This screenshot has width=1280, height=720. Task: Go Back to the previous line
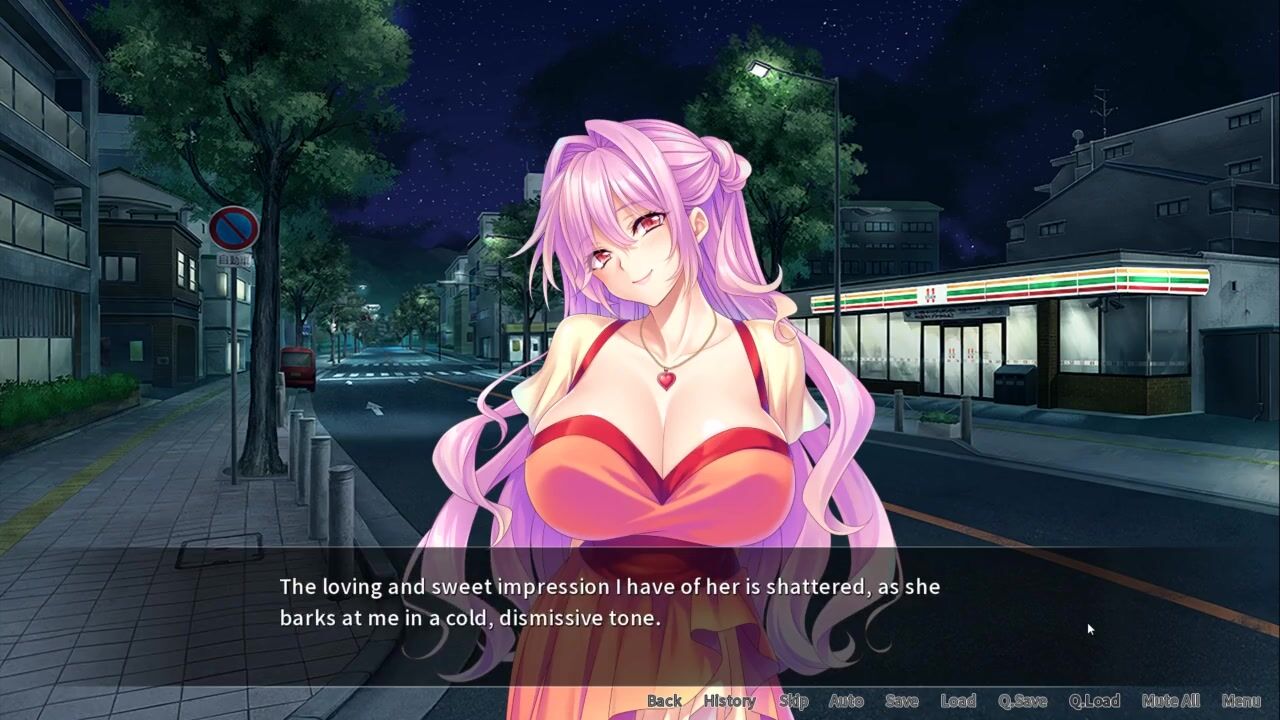pyautogui.click(x=664, y=701)
